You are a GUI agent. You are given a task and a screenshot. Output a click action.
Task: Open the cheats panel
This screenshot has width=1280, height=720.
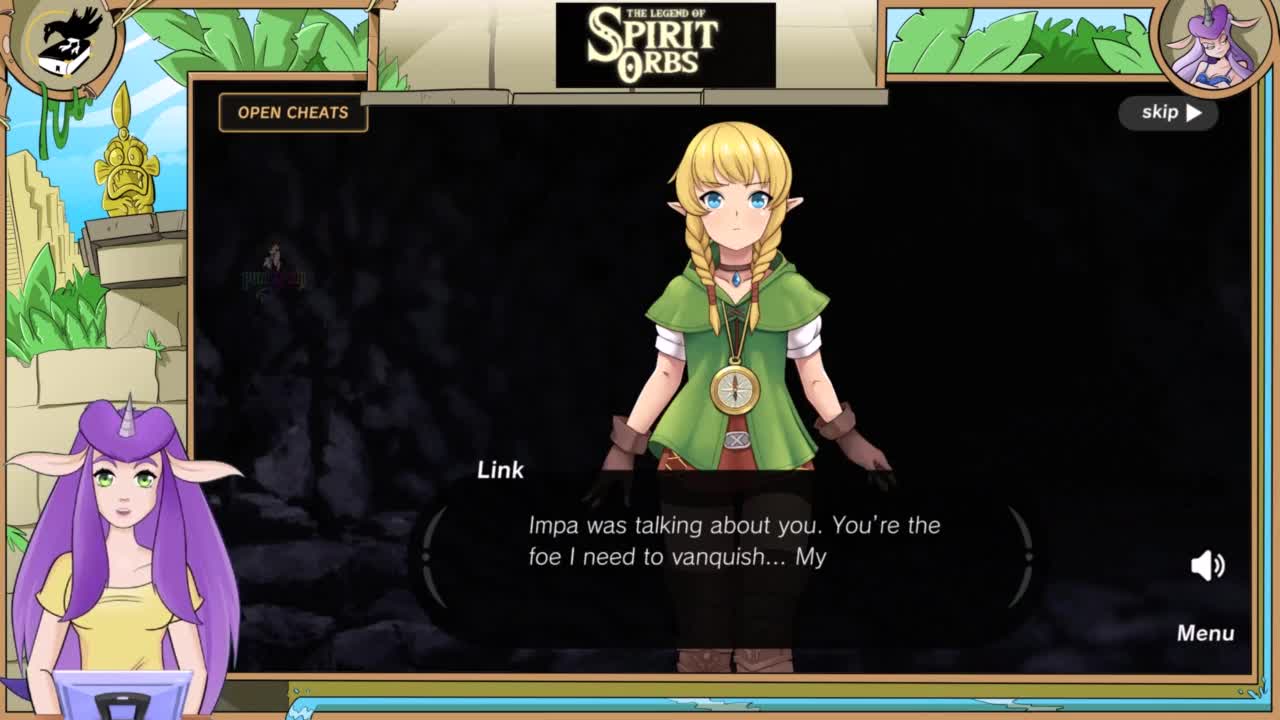(293, 112)
